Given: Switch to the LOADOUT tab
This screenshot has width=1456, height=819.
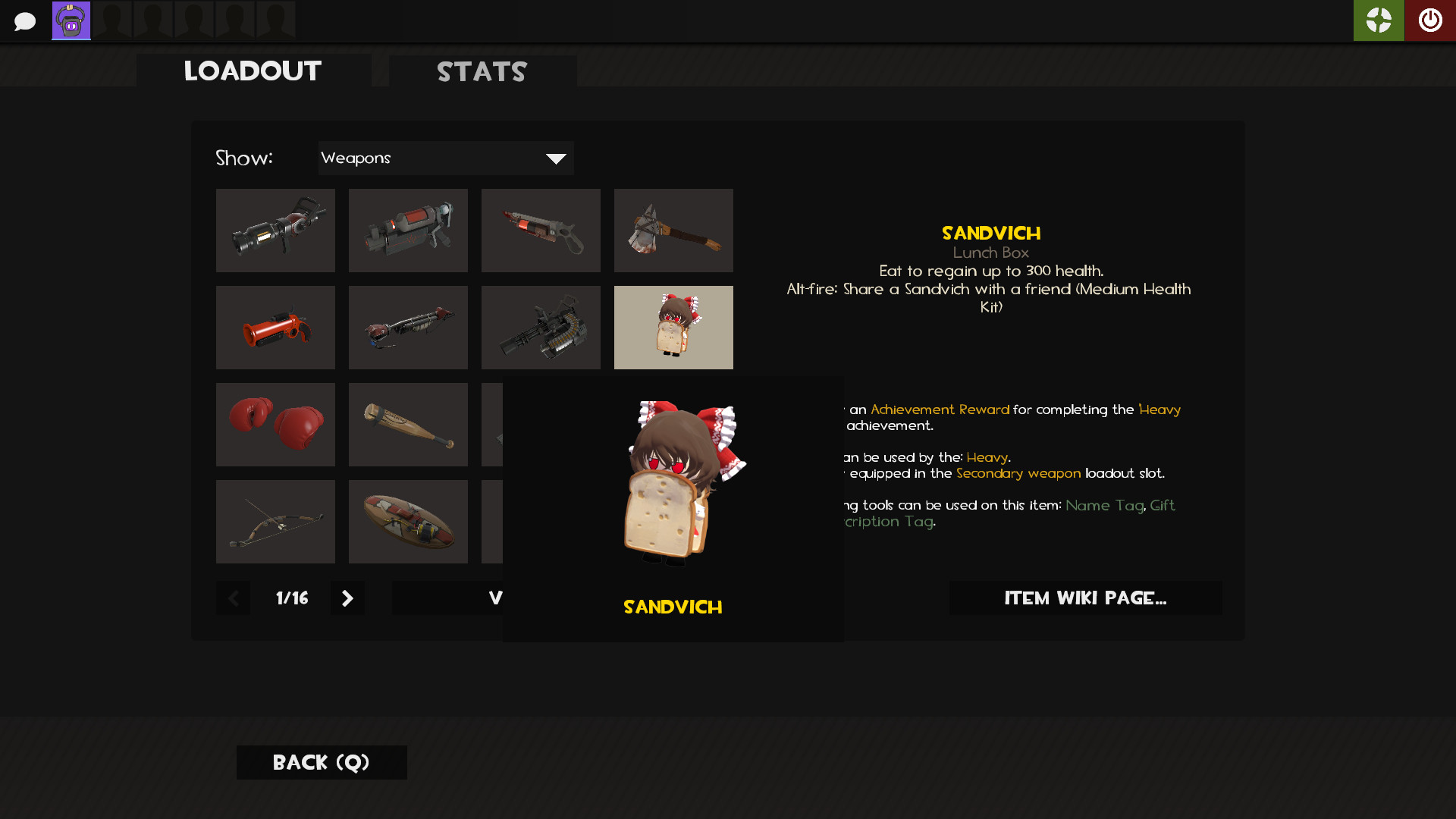Looking at the screenshot, I should pos(252,71).
